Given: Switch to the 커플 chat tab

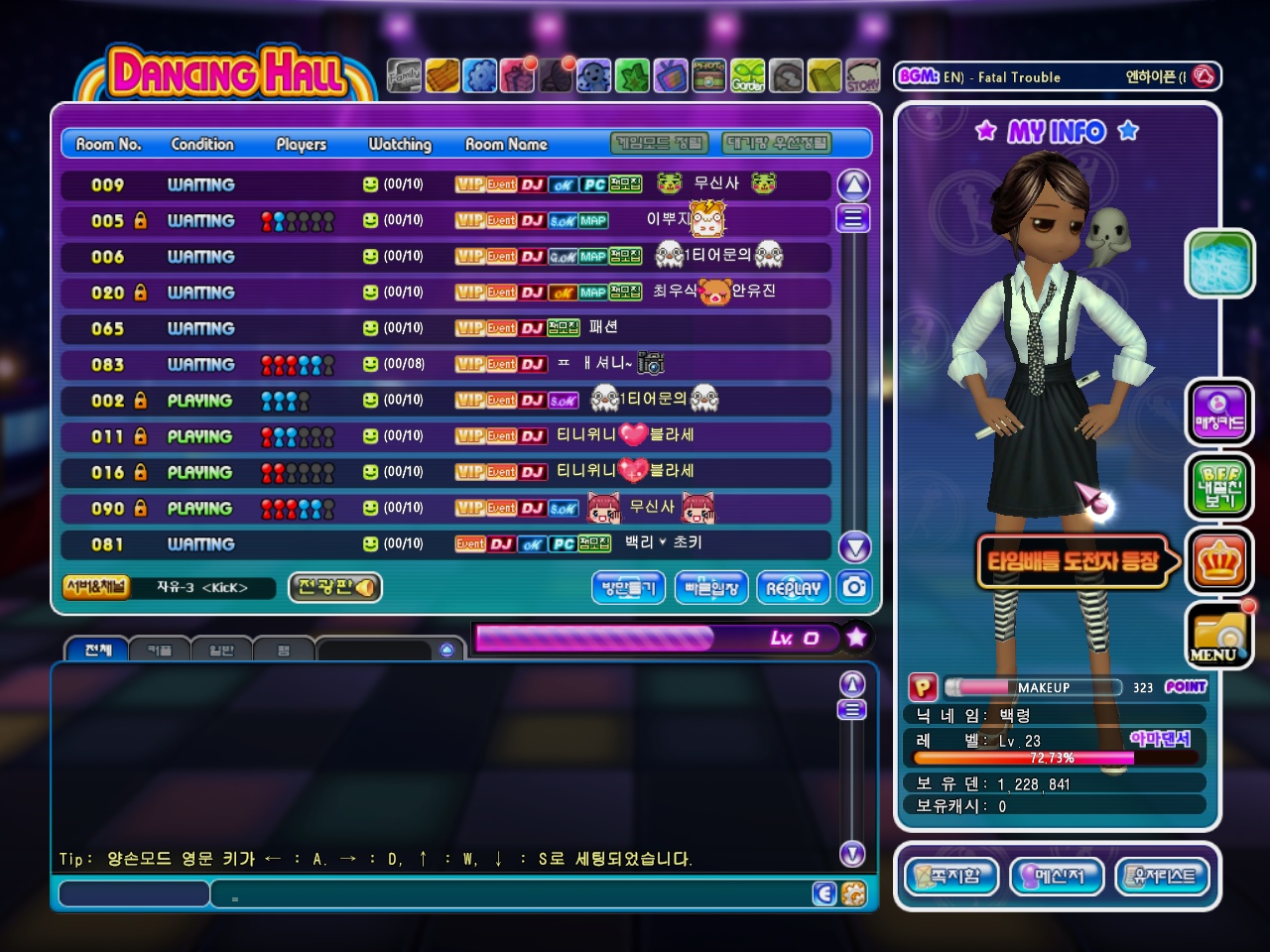Looking at the screenshot, I should coord(160,651).
